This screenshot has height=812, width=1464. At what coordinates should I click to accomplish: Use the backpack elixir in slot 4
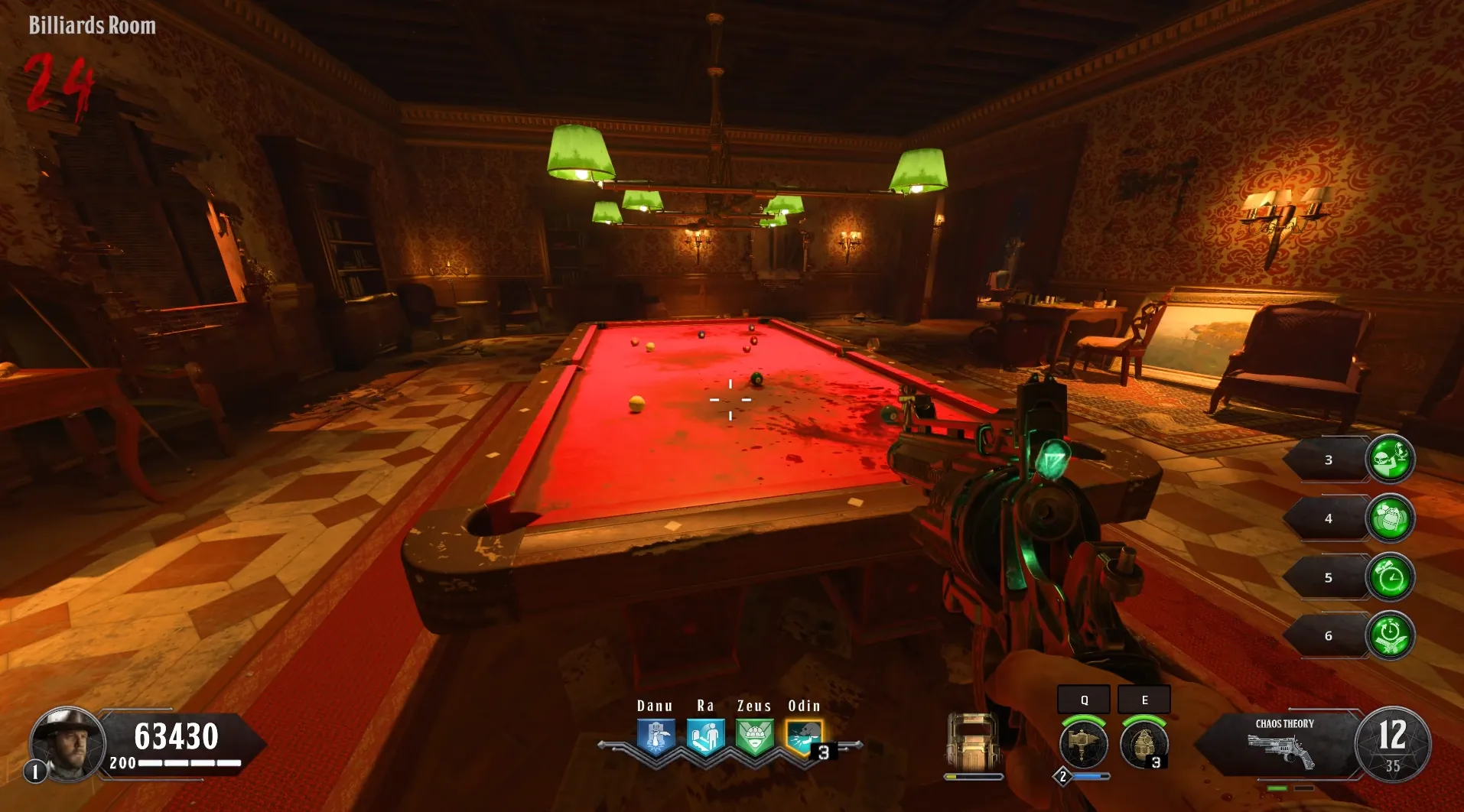point(1390,518)
